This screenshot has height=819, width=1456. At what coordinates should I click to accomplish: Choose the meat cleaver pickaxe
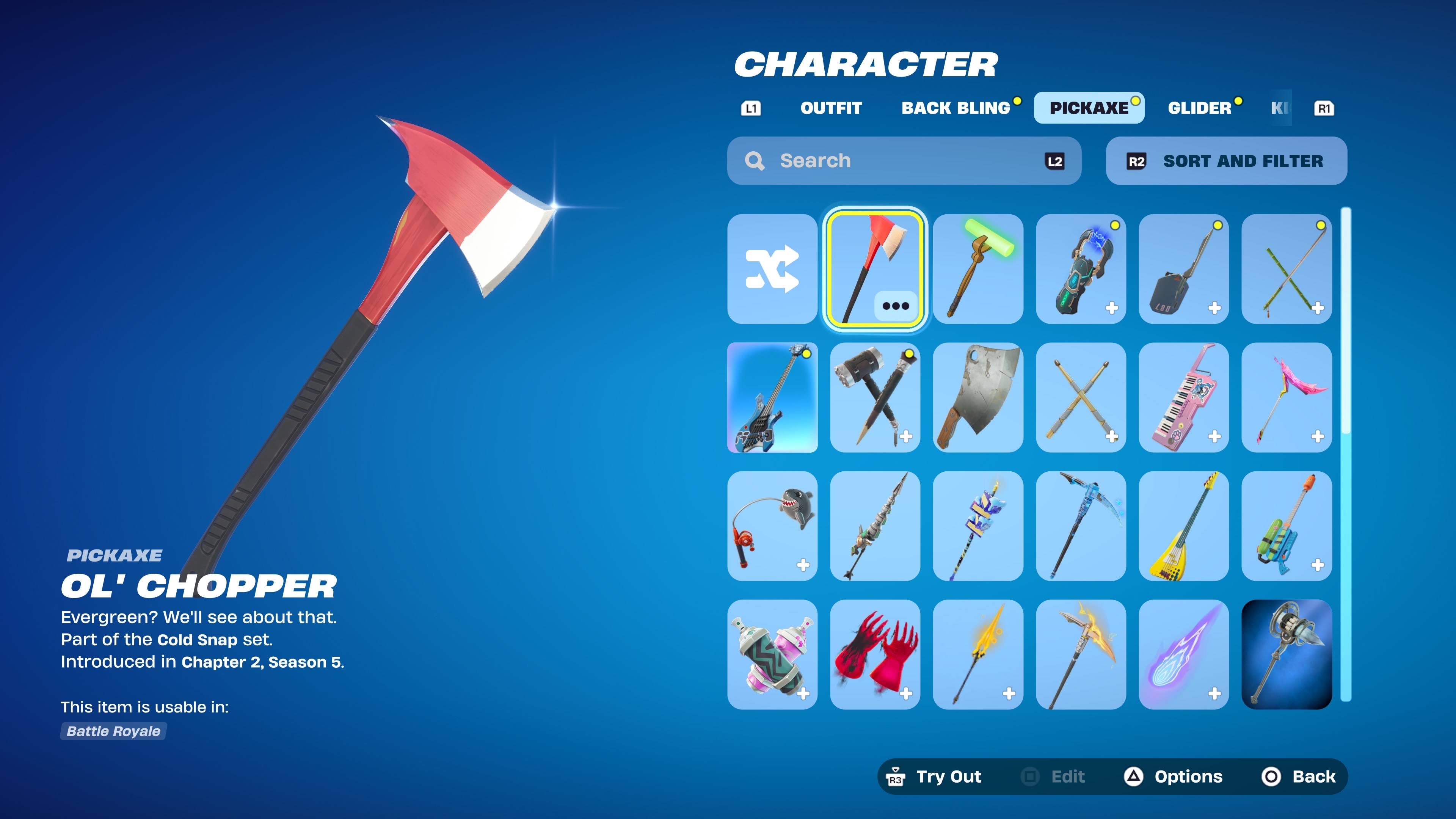point(978,397)
